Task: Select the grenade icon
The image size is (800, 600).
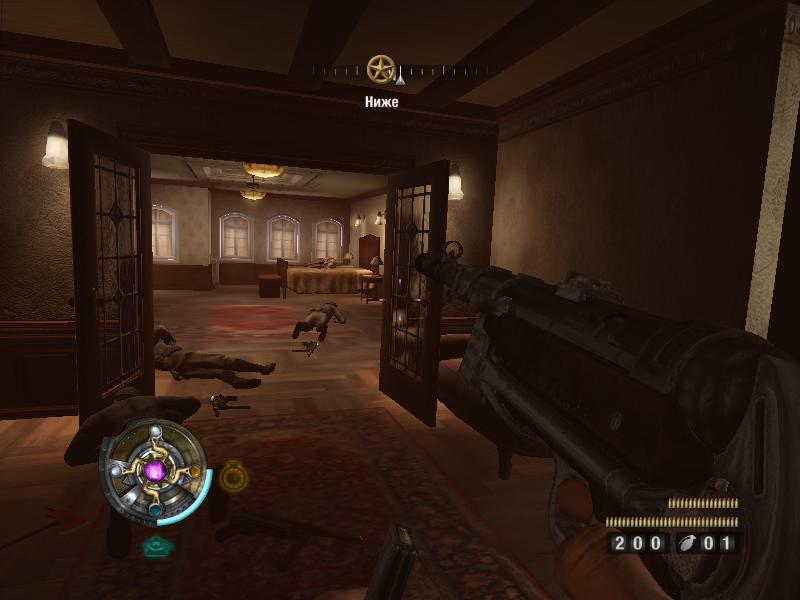Action: click(689, 544)
